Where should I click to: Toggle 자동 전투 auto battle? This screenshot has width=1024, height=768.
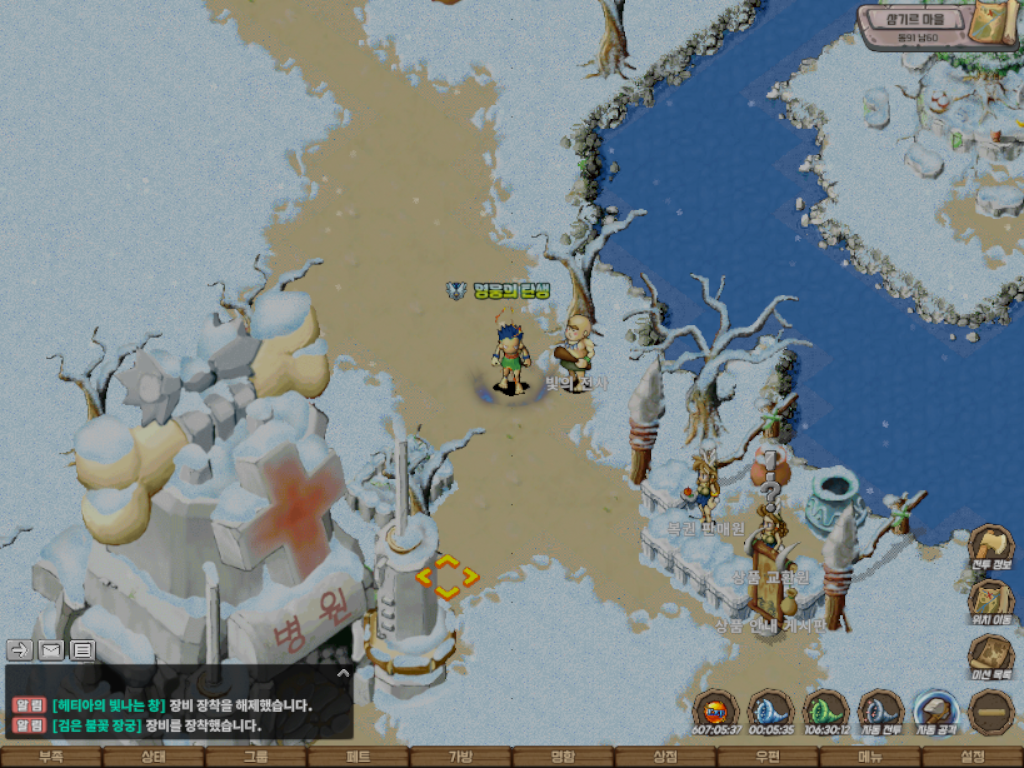click(x=881, y=713)
